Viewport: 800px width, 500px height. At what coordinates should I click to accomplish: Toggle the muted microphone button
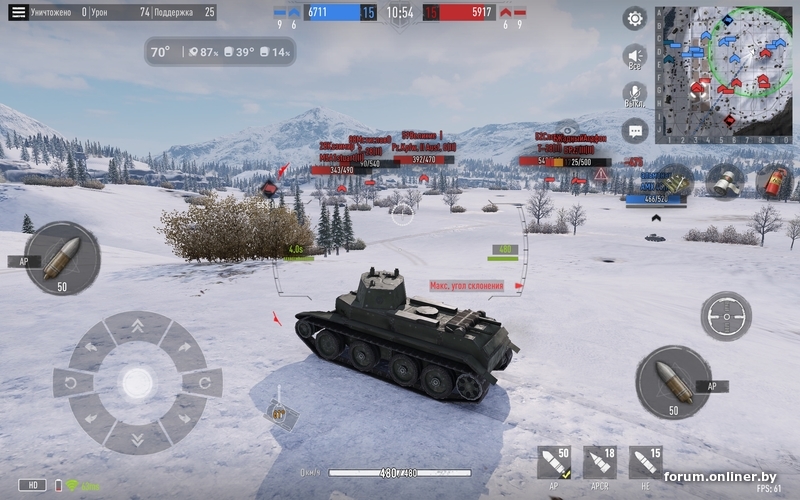click(x=634, y=94)
